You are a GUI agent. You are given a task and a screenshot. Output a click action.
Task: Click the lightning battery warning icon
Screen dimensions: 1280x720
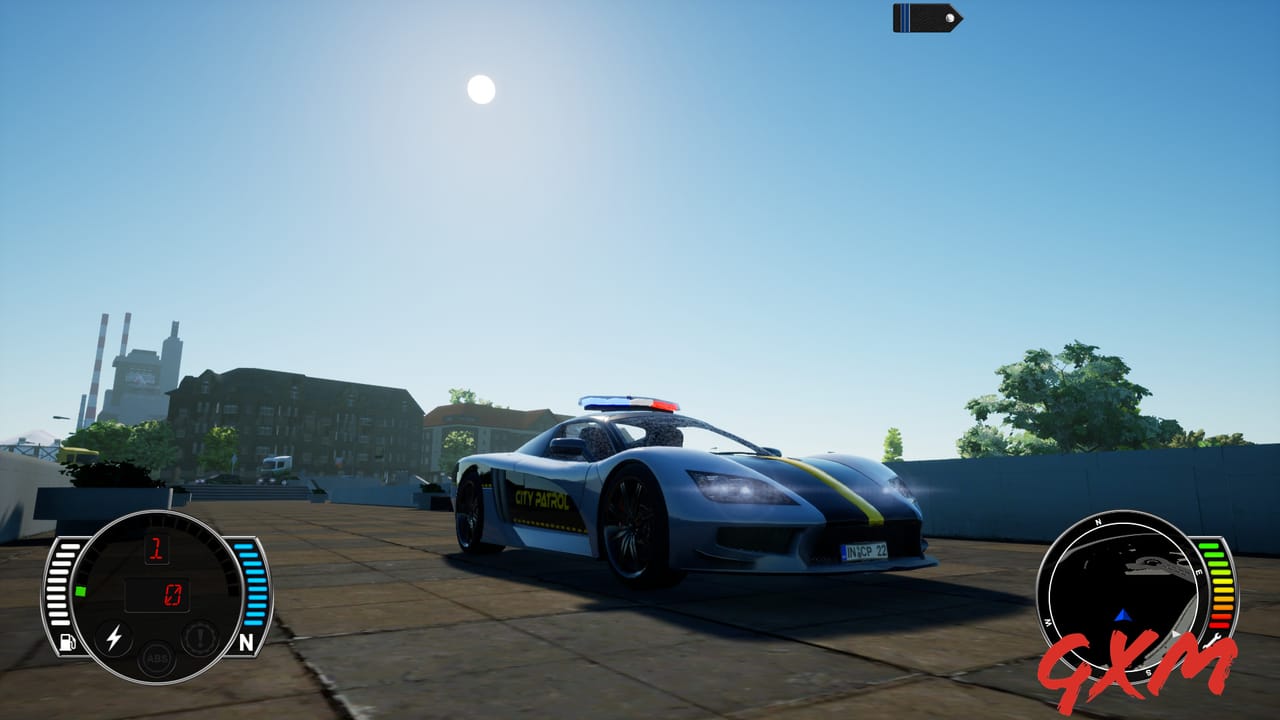pyautogui.click(x=113, y=638)
